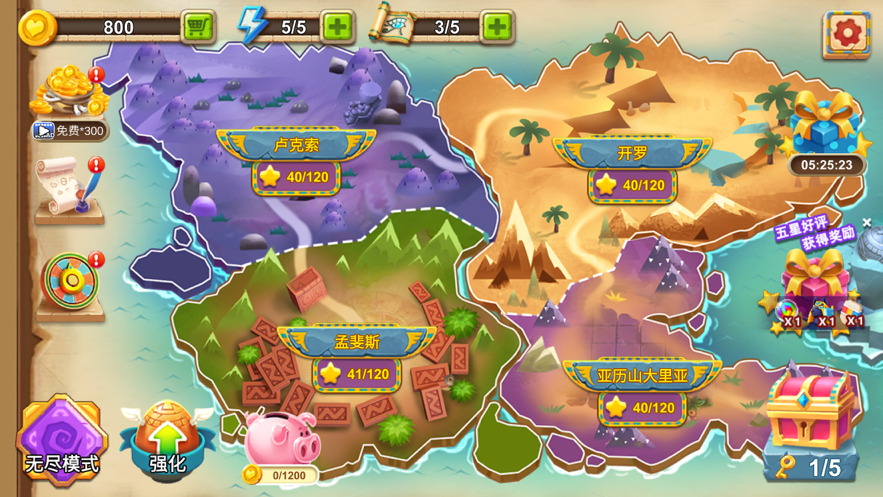Close the five-star review promo
This screenshot has width=883, height=497.
[867, 222]
